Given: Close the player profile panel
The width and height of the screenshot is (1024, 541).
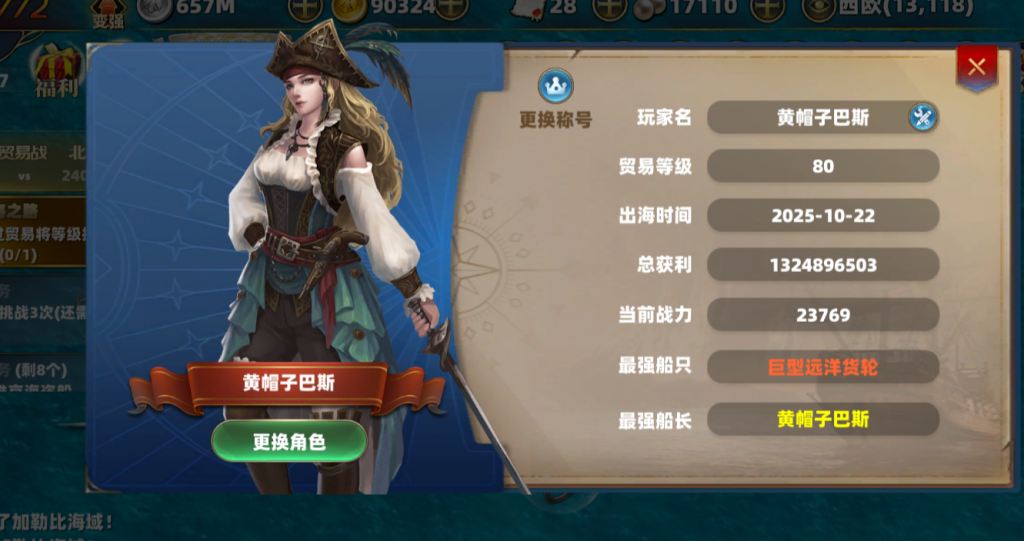Looking at the screenshot, I should pyautogui.click(x=976, y=67).
